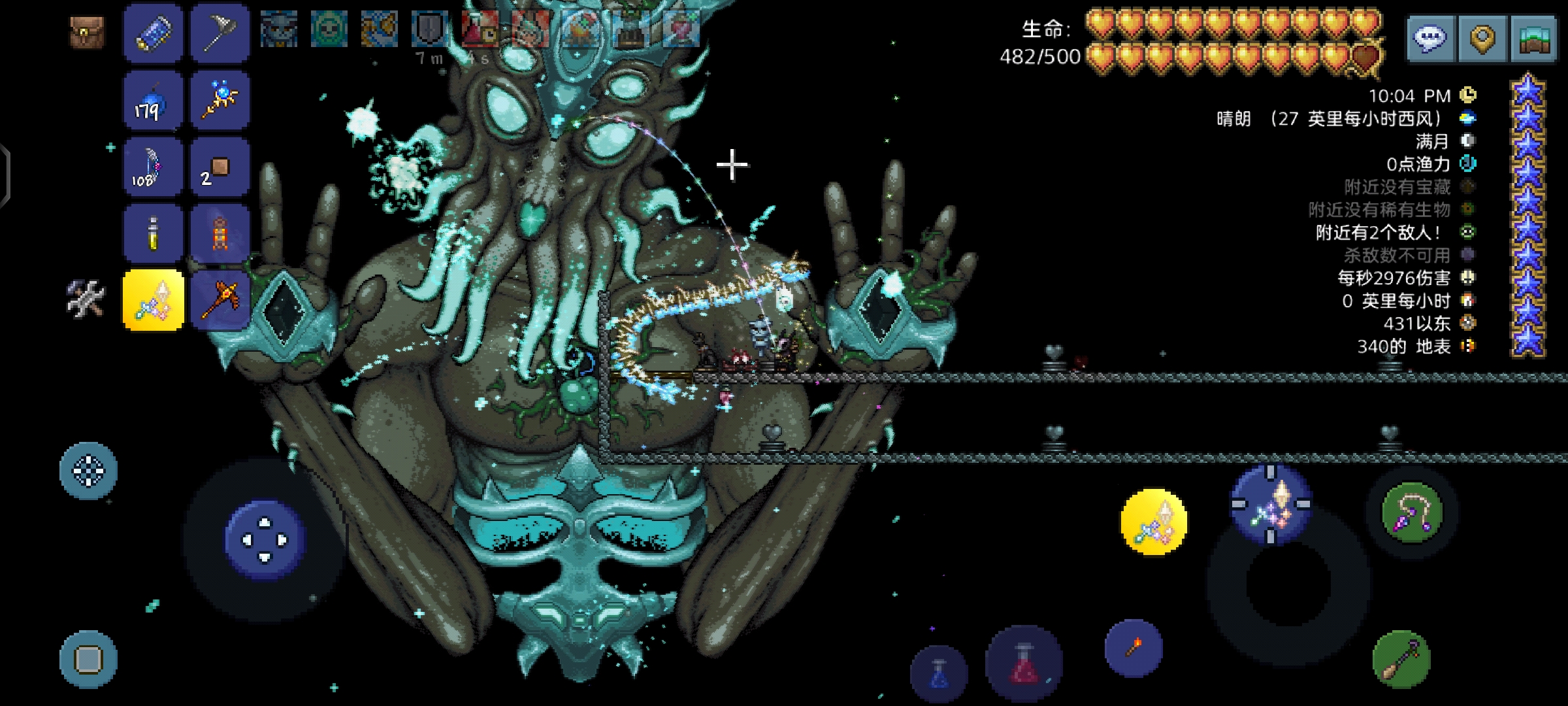Drink the blue mana potion

(x=939, y=673)
